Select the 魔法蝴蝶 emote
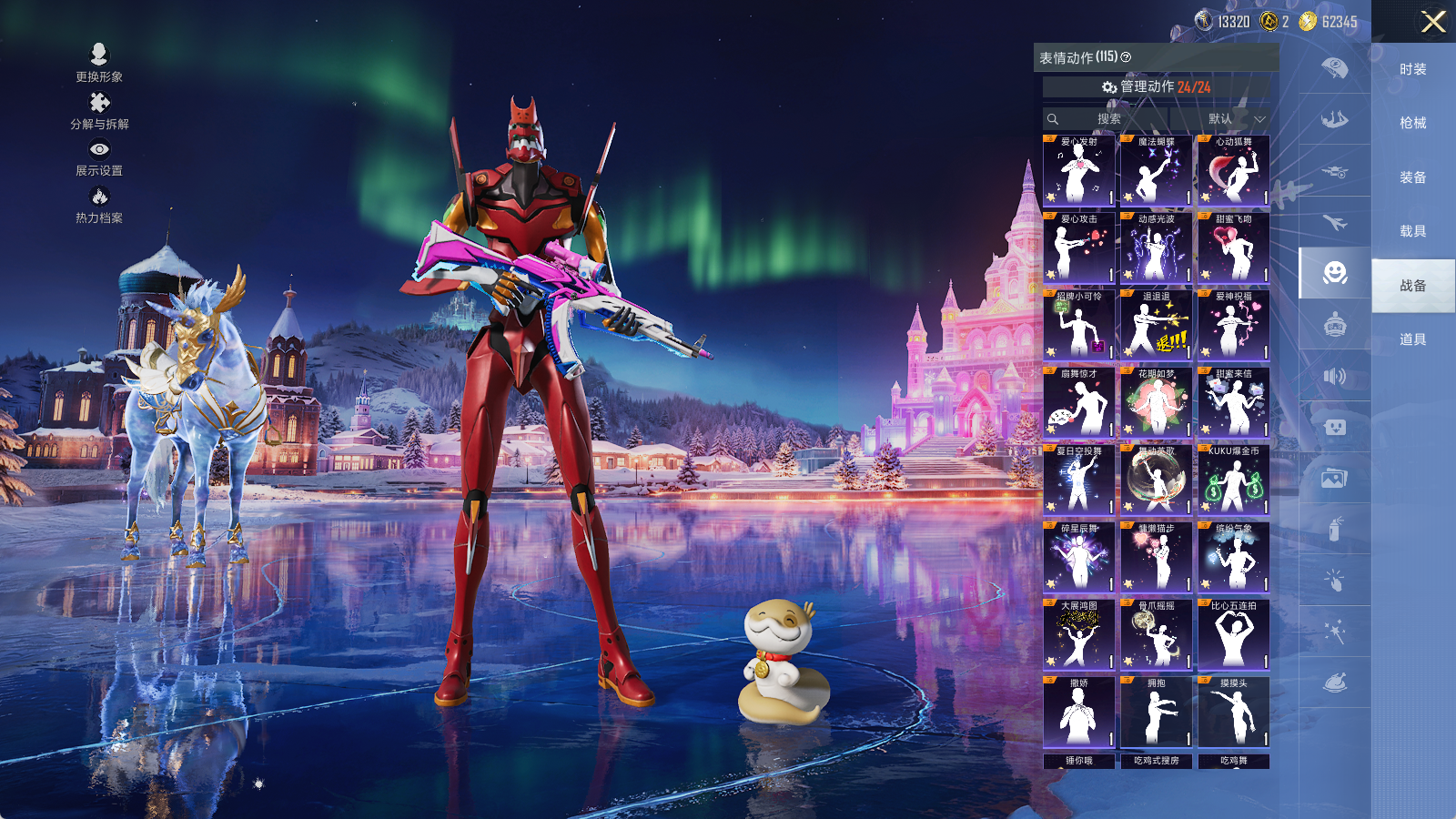The height and width of the screenshot is (819, 1456). pyautogui.click(x=1156, y=171)
